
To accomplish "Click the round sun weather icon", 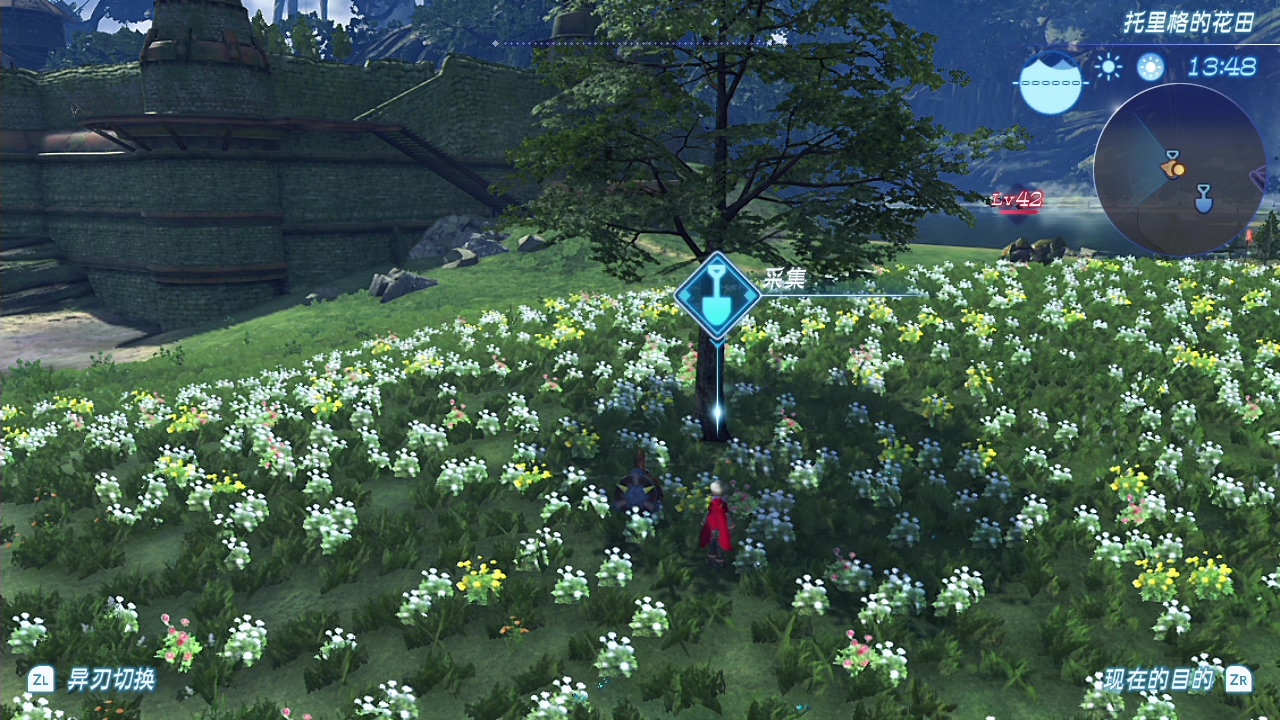I will pyautogui.click(x=1150, y=67).
